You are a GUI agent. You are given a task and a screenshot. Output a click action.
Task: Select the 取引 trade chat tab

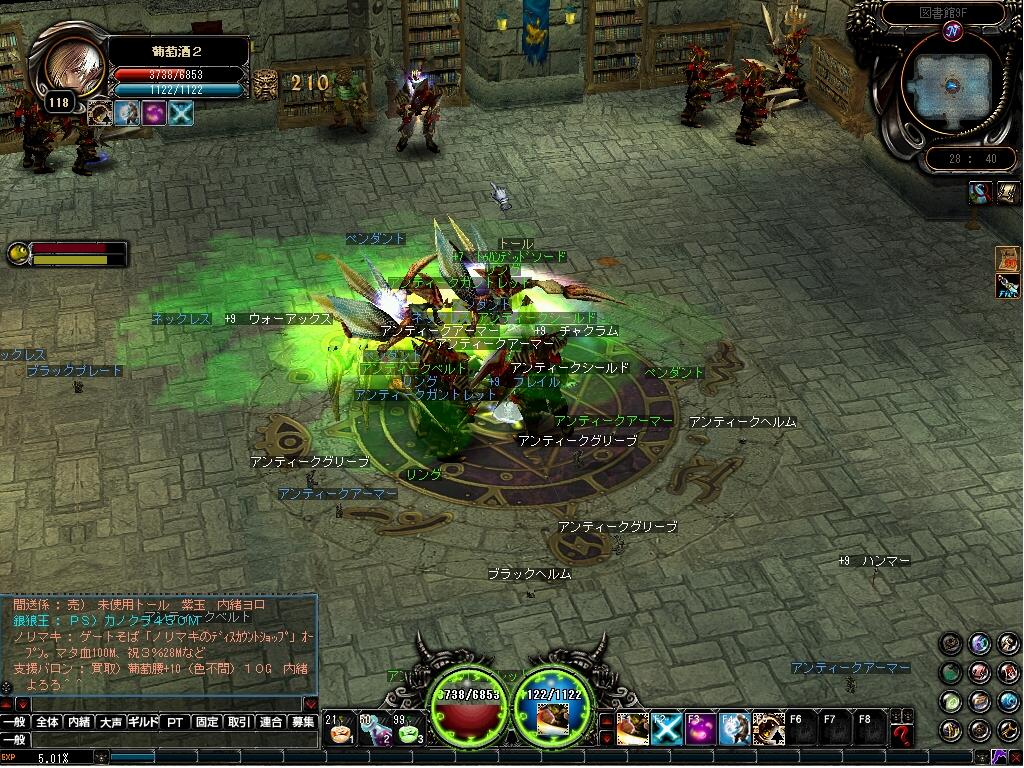pyautogui.click(x=239, y=722)
